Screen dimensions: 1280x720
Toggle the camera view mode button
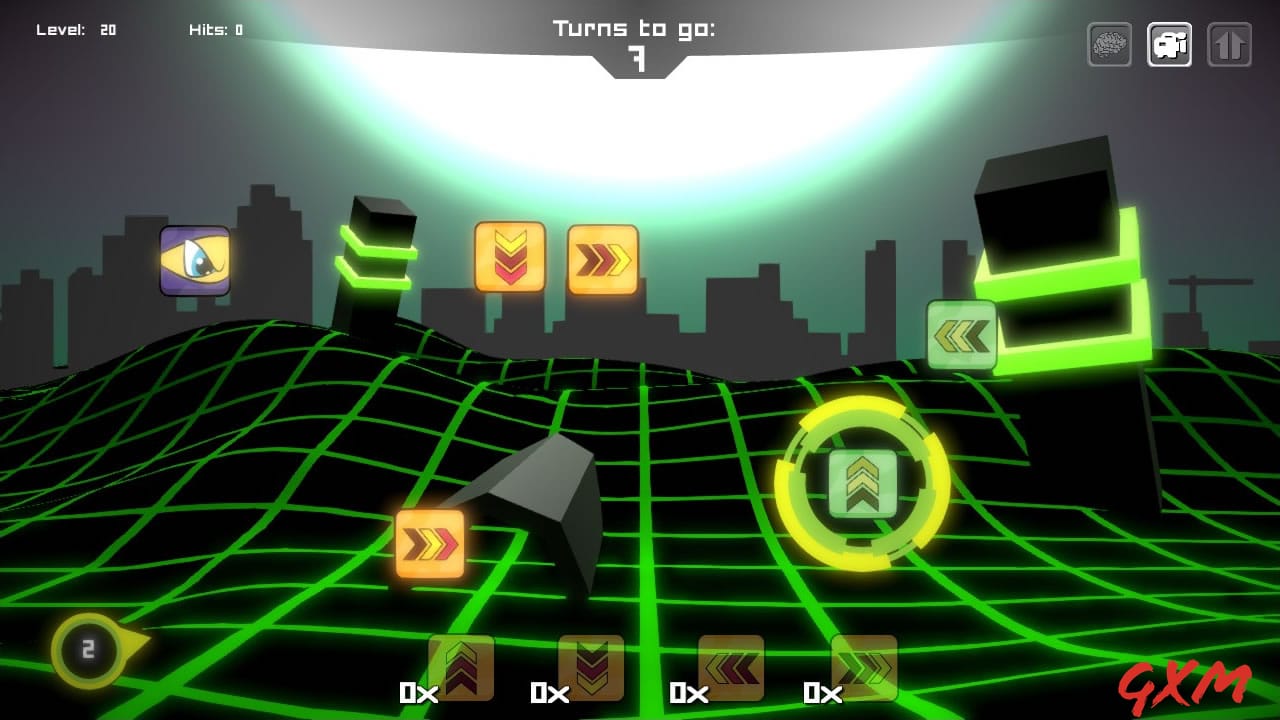(1169, 44)
